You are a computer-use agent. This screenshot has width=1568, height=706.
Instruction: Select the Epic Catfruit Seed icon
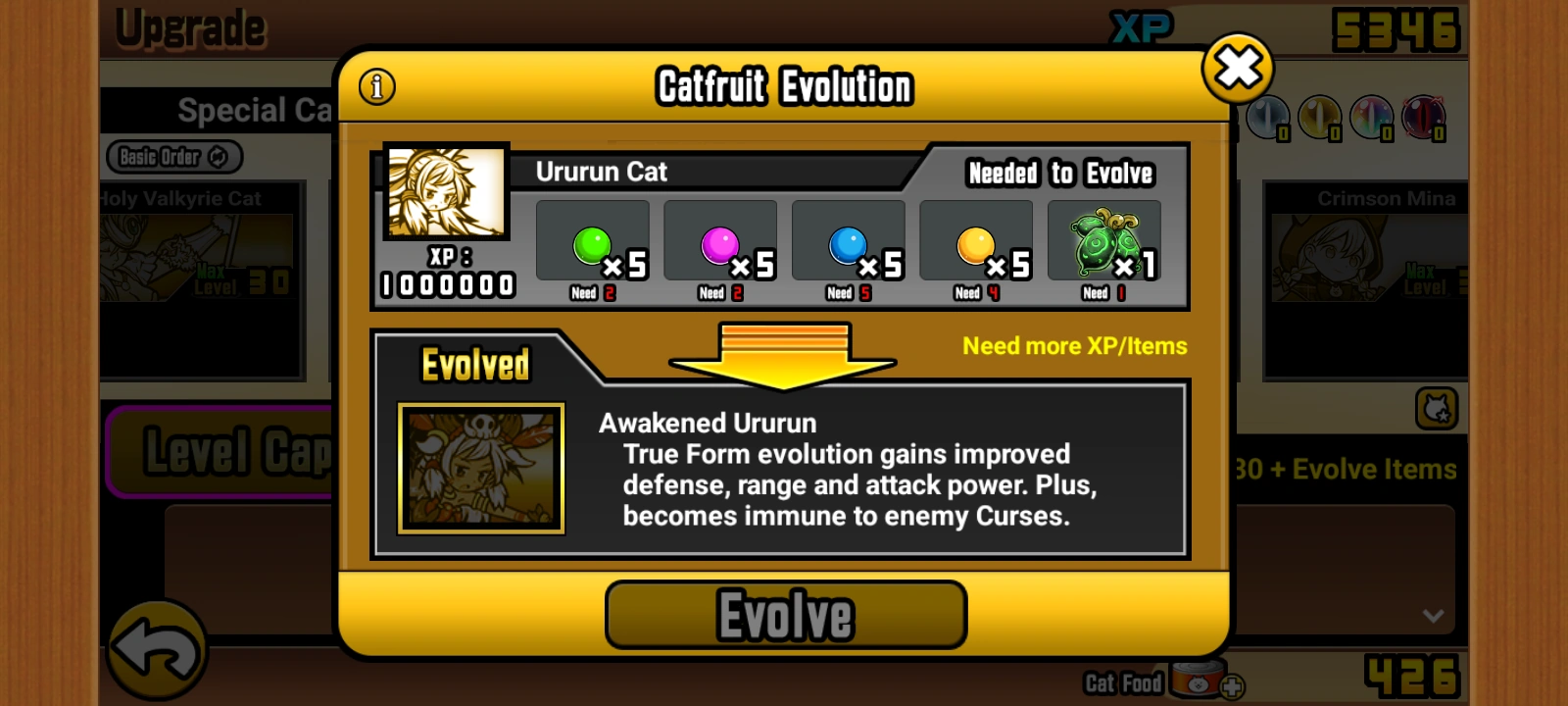(1104, 238)
